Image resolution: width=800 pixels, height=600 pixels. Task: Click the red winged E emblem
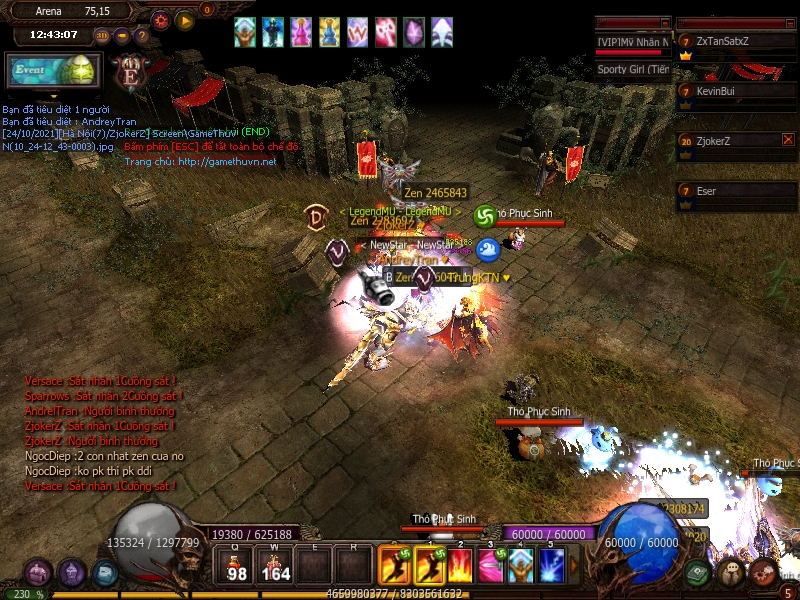[129, 73]
